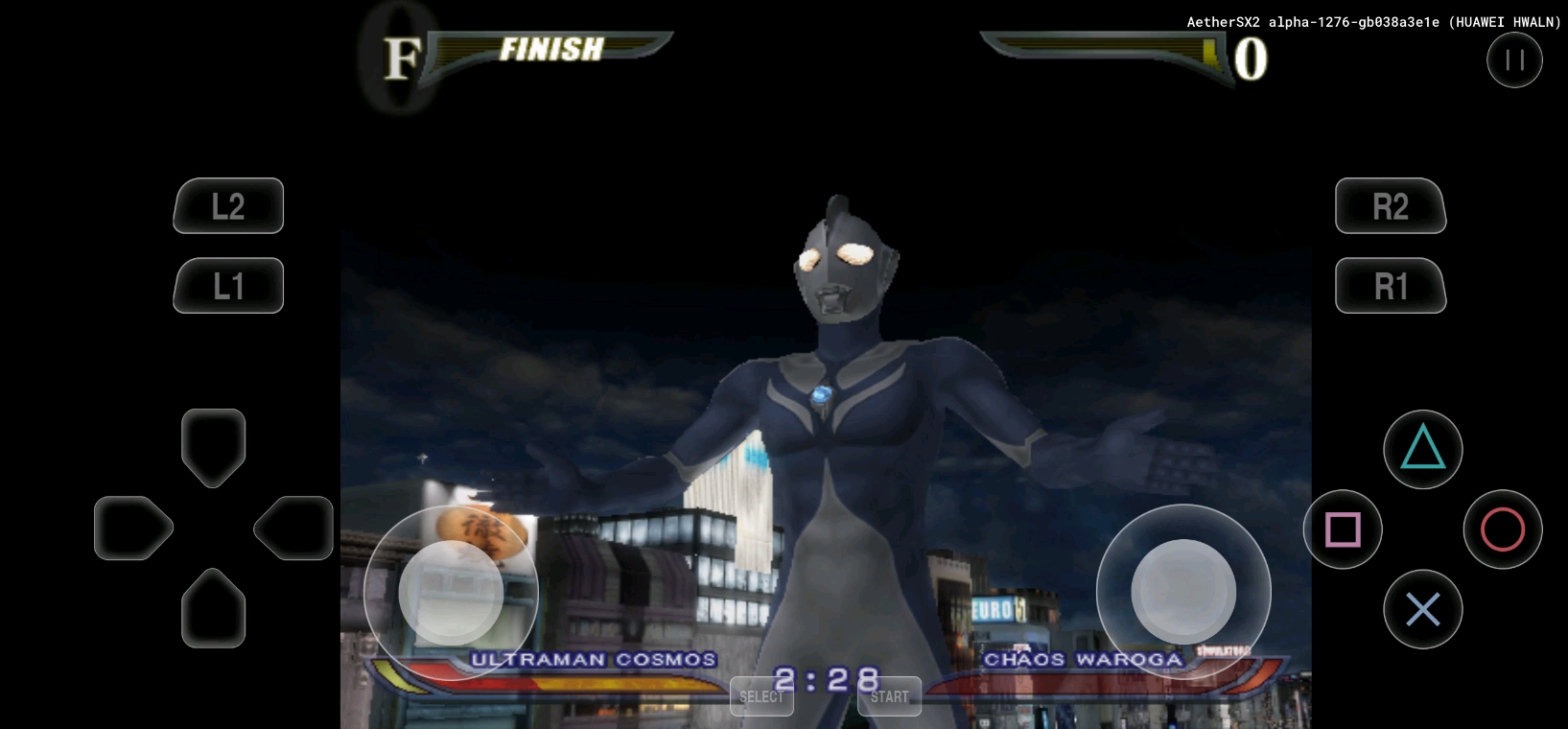The height and width of the screenshot is (729, 1568).
Task: Tap the pink square button
Action: (1343, 529)
